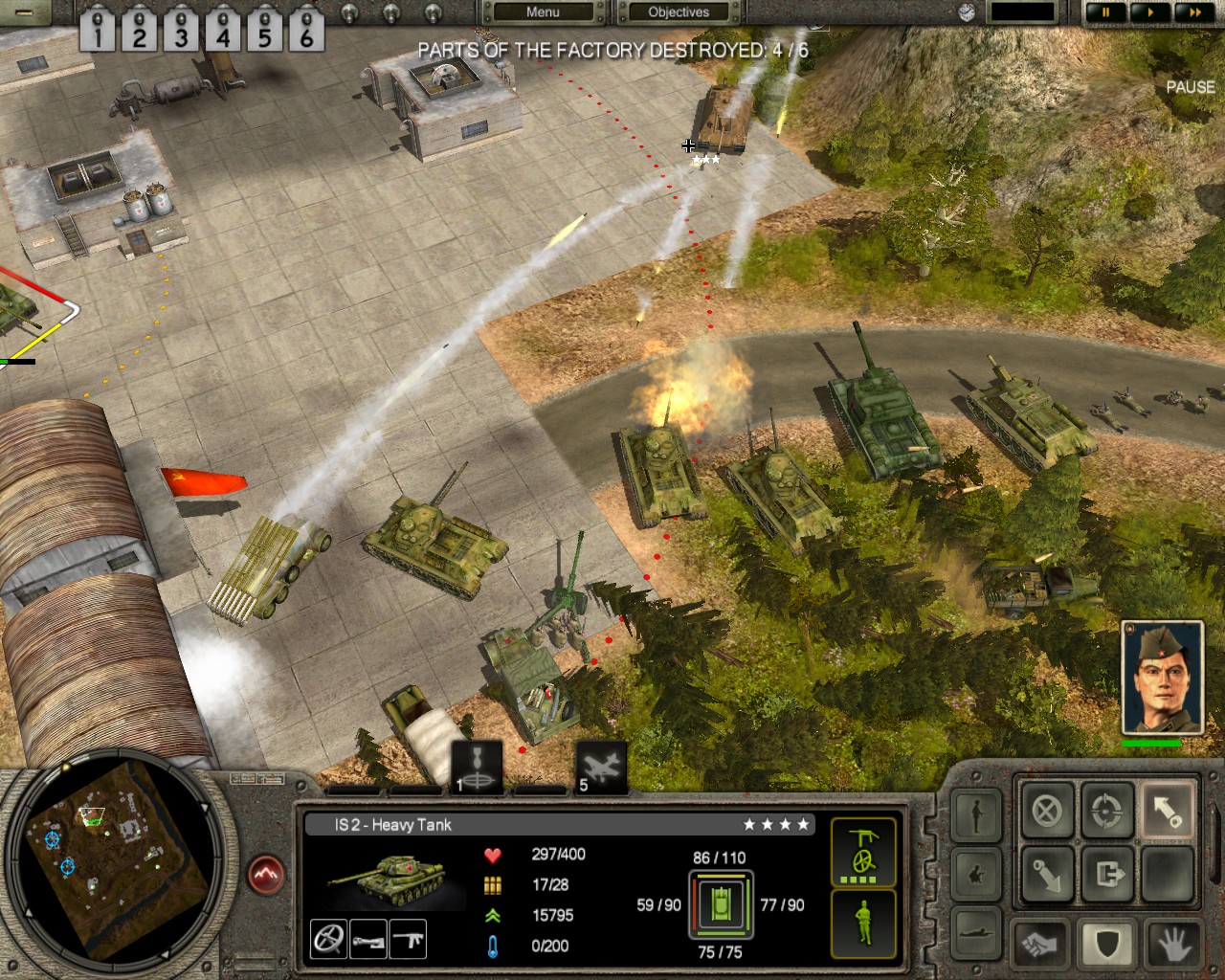This screenshot has width=1225, height=980.
Task: Click the fast forward speed button
Action: click(1192, 11)
